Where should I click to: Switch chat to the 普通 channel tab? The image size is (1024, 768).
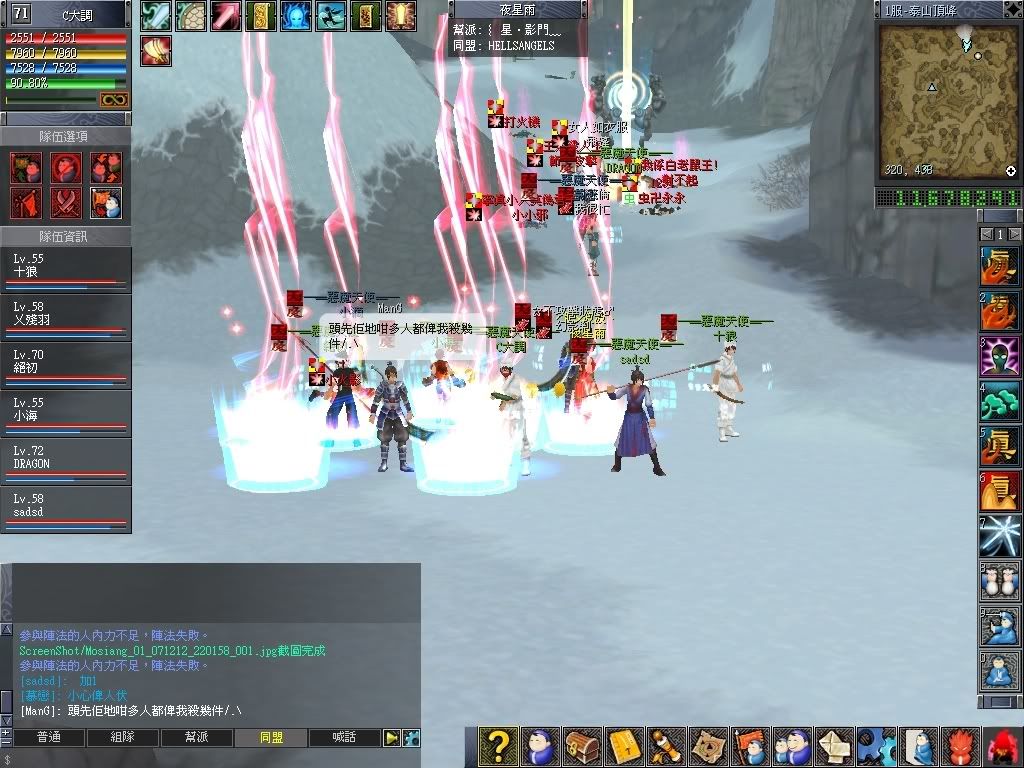[x=48, y=738]
